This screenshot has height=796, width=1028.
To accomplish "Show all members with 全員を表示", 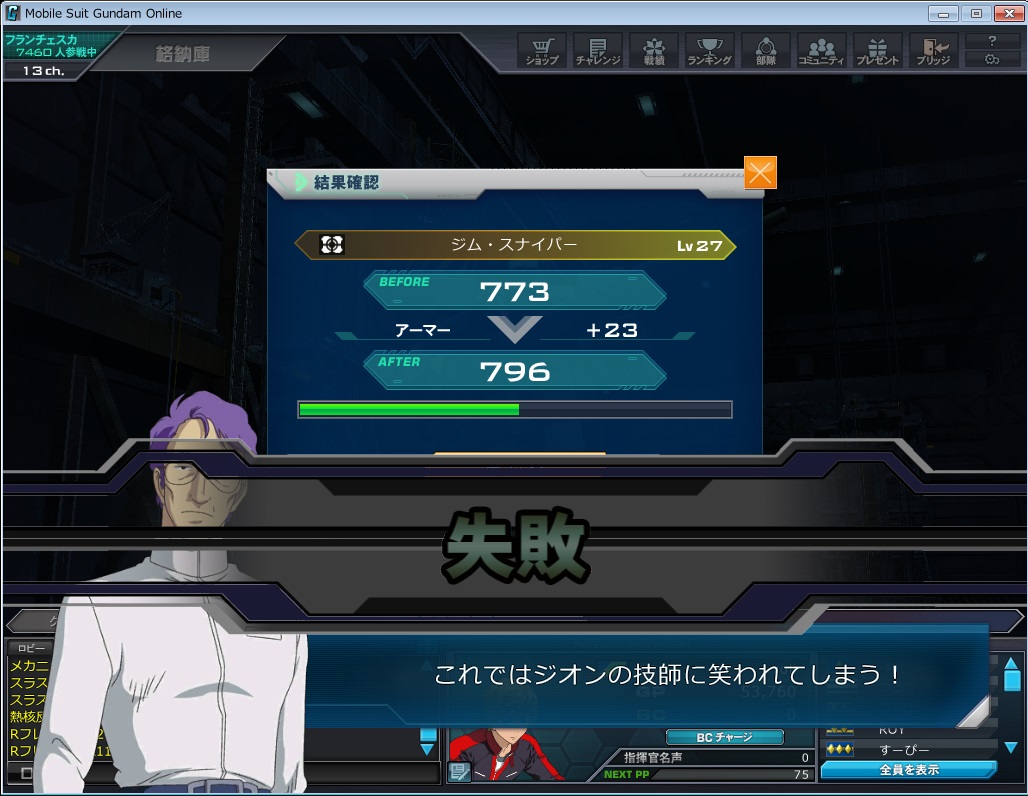I will 908,770.
